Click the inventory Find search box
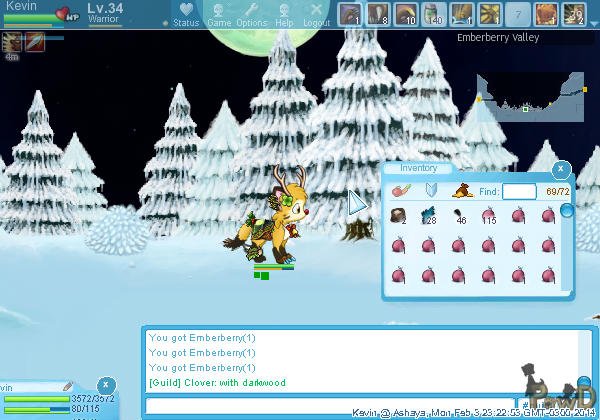Screen dimensions: 600x420 click(519, 191)
